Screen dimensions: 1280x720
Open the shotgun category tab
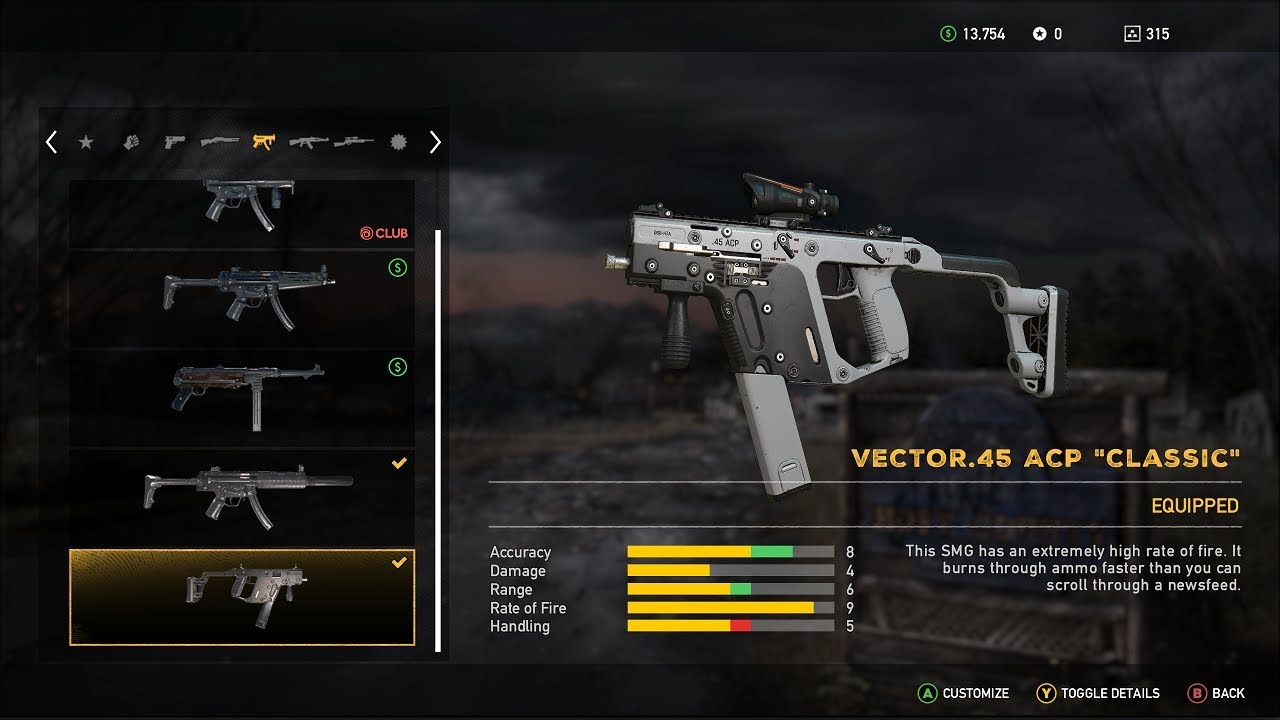click(x=219, y=142)
